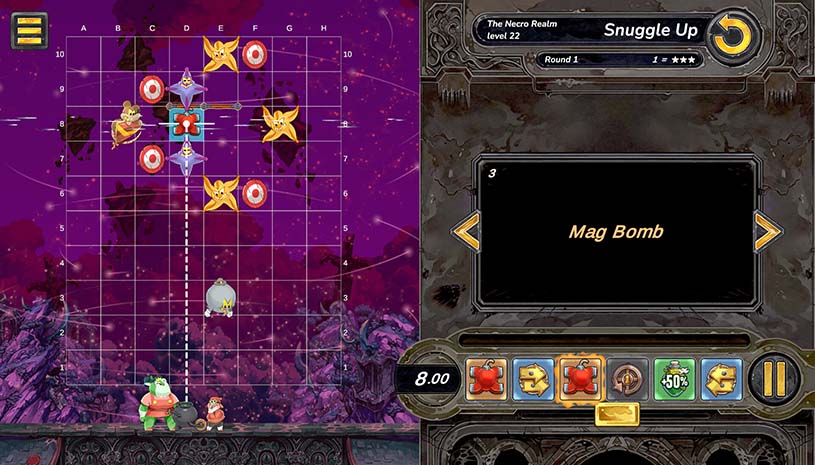
Task: Show the previous item with the left arrow
Action: click(x=467, y=232)
